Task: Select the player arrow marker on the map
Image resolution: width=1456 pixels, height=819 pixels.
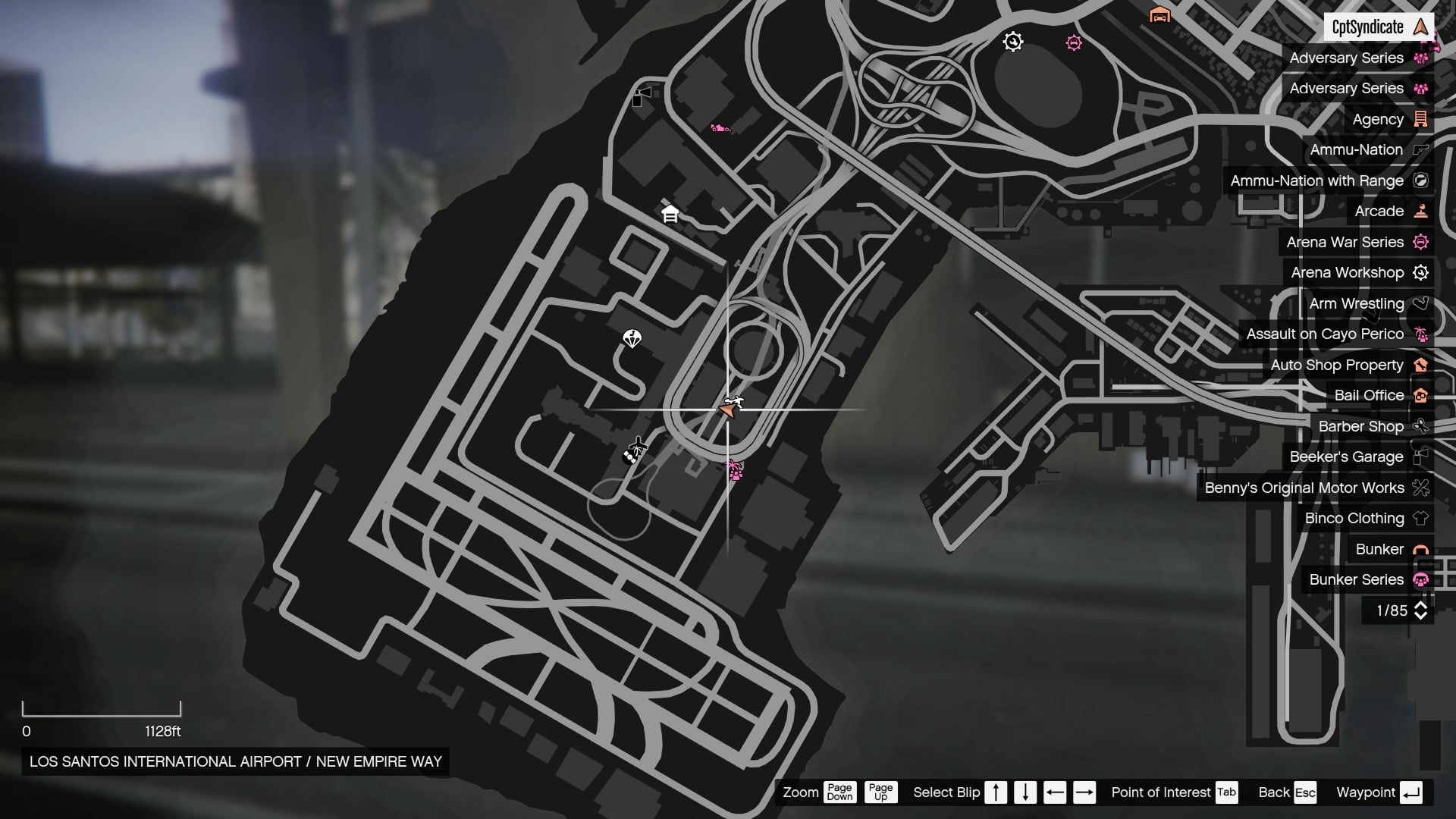Action: pos(726,410)
